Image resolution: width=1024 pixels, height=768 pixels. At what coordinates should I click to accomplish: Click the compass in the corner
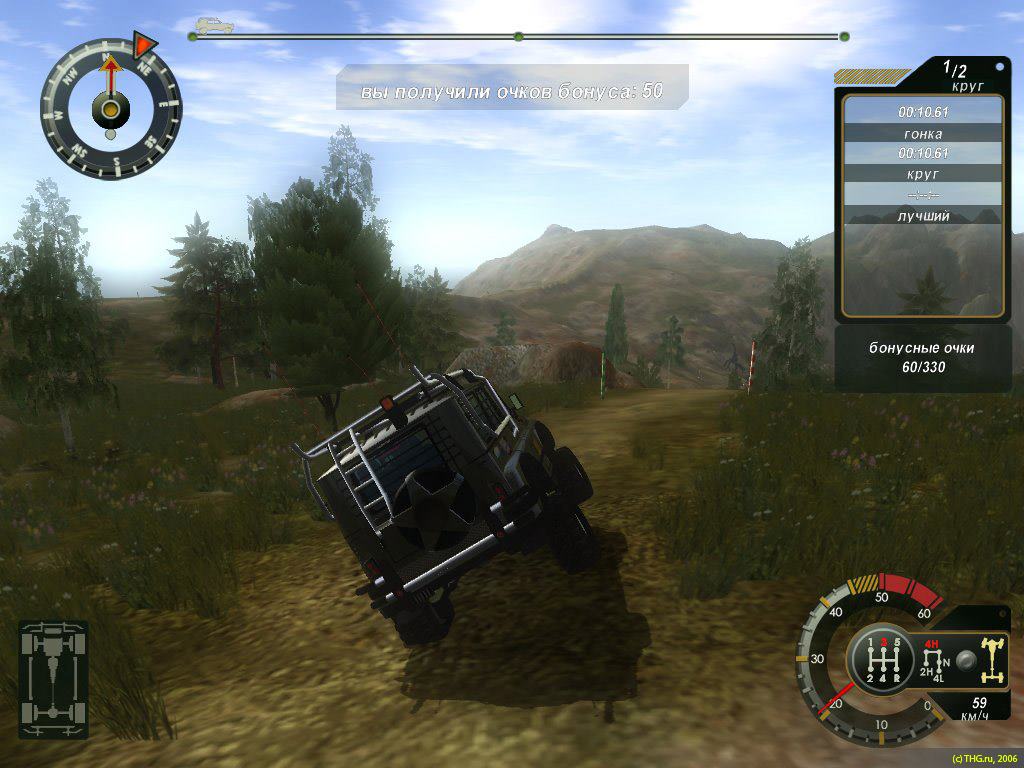point(110,108)
